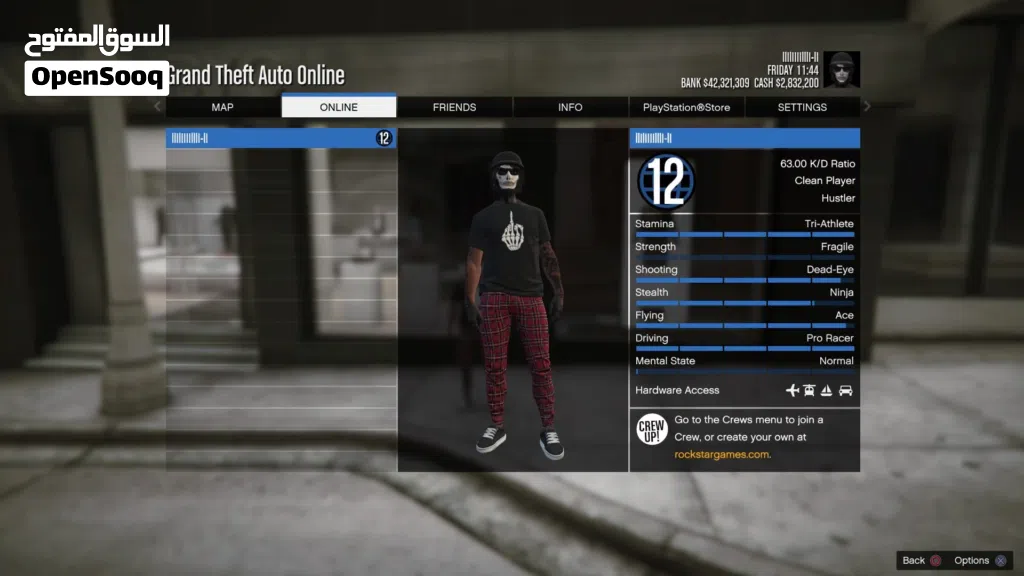Image resolution: width=1024 pixels, height=576 pixels.
Task: Select the rank 12 player row
Action: (x=281, y=138)
